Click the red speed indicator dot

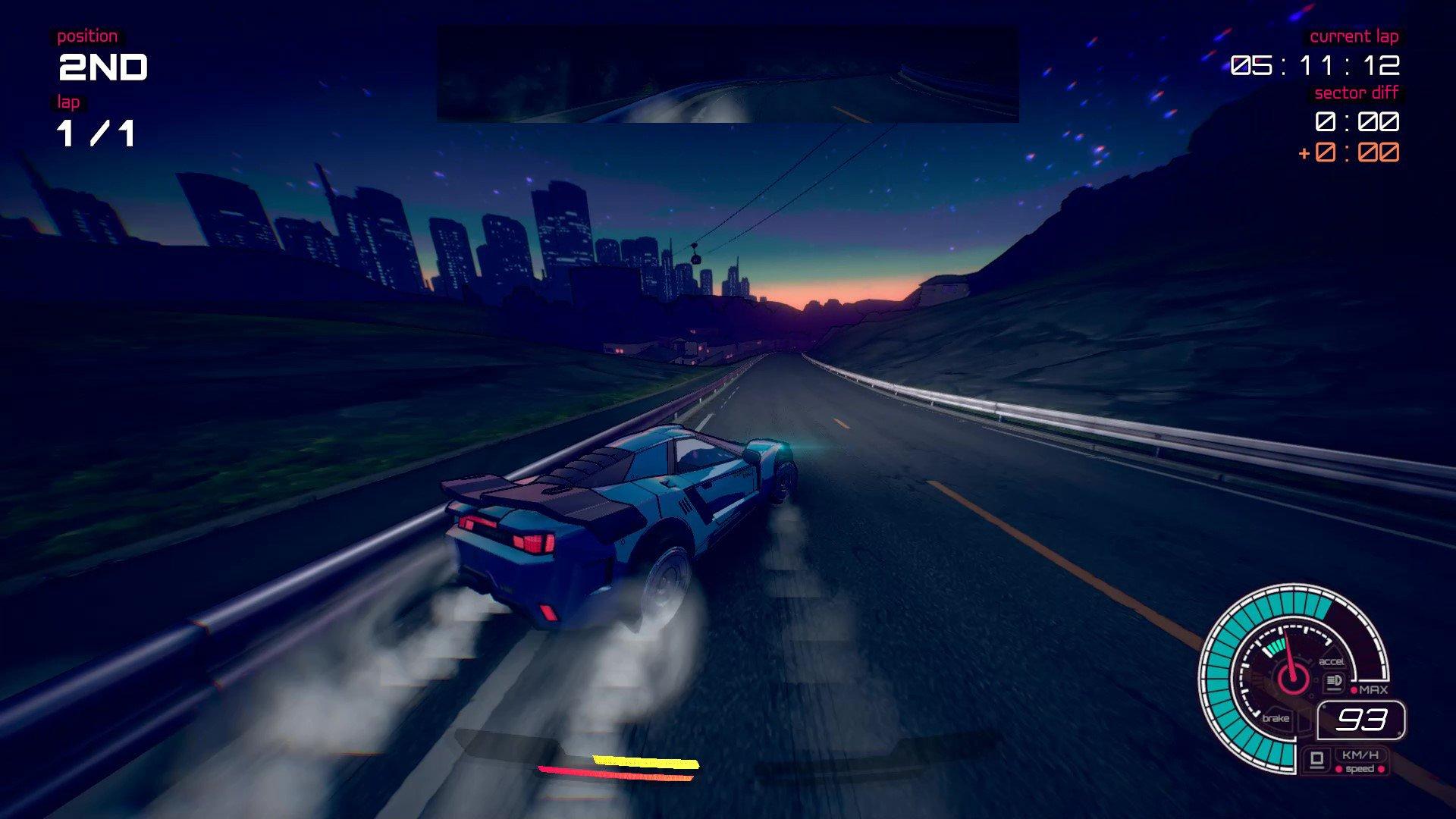[1338, 770]
